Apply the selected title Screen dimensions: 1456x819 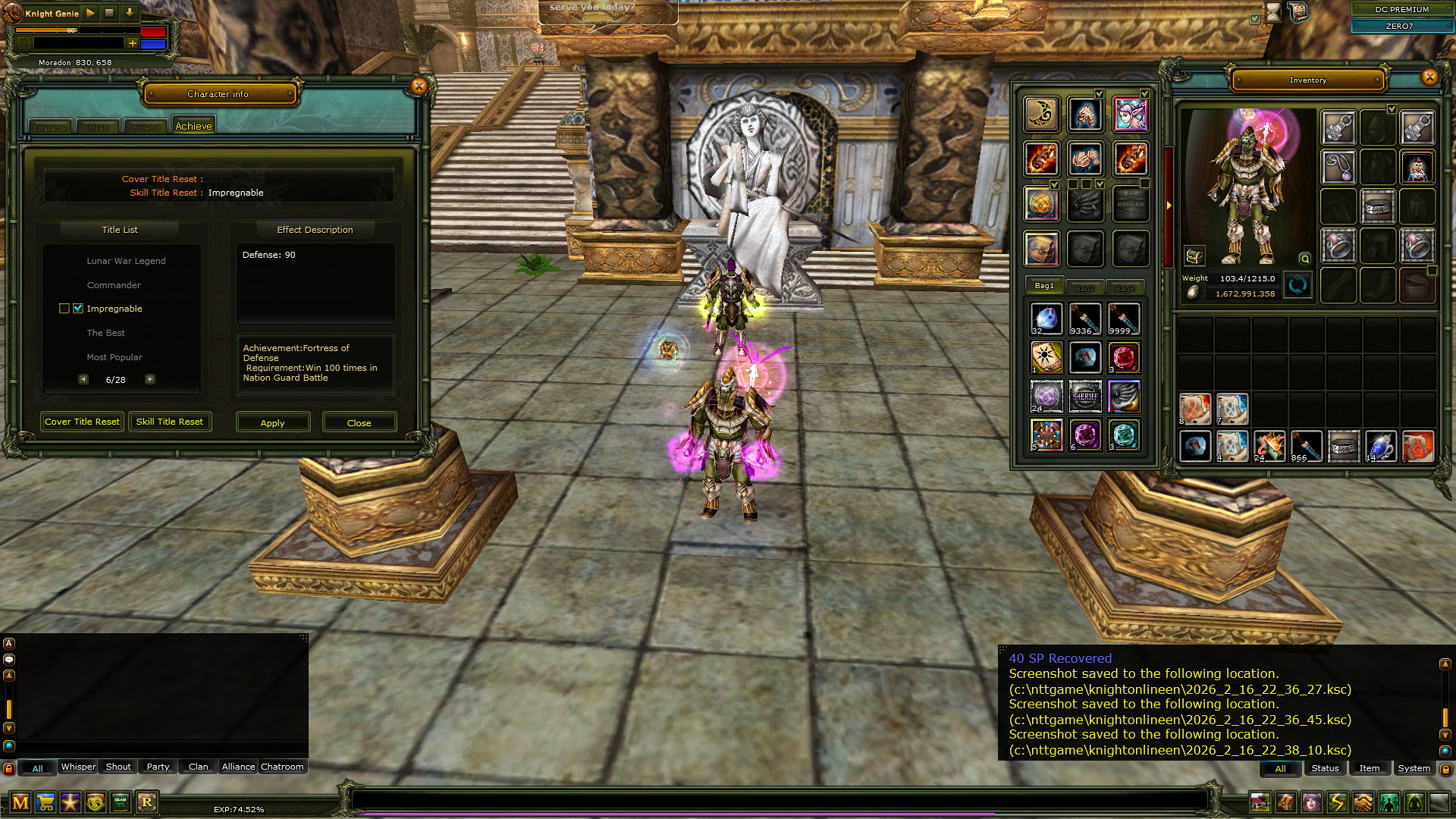(x=273, y=422)
